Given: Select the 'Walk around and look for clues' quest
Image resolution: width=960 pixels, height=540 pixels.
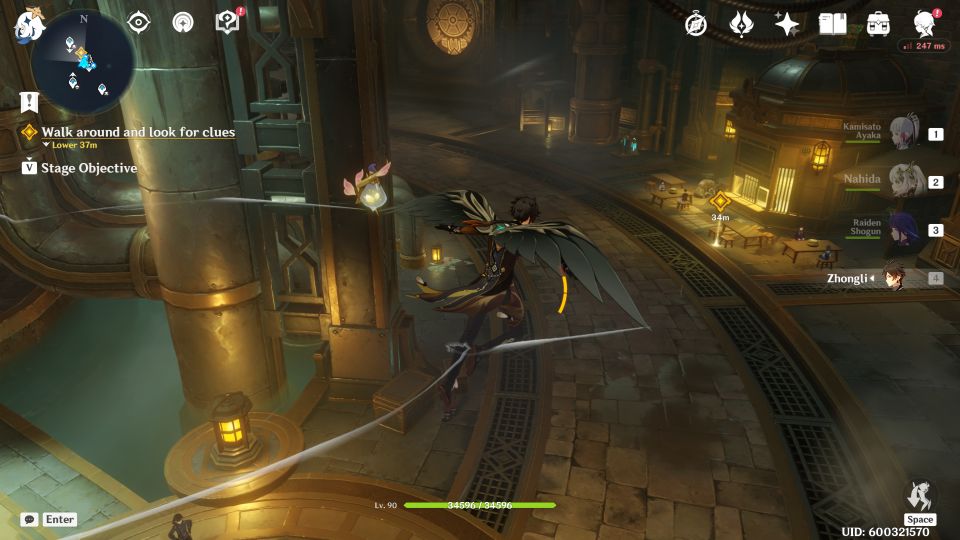Looking at the screenshot, I should point(138,132).
